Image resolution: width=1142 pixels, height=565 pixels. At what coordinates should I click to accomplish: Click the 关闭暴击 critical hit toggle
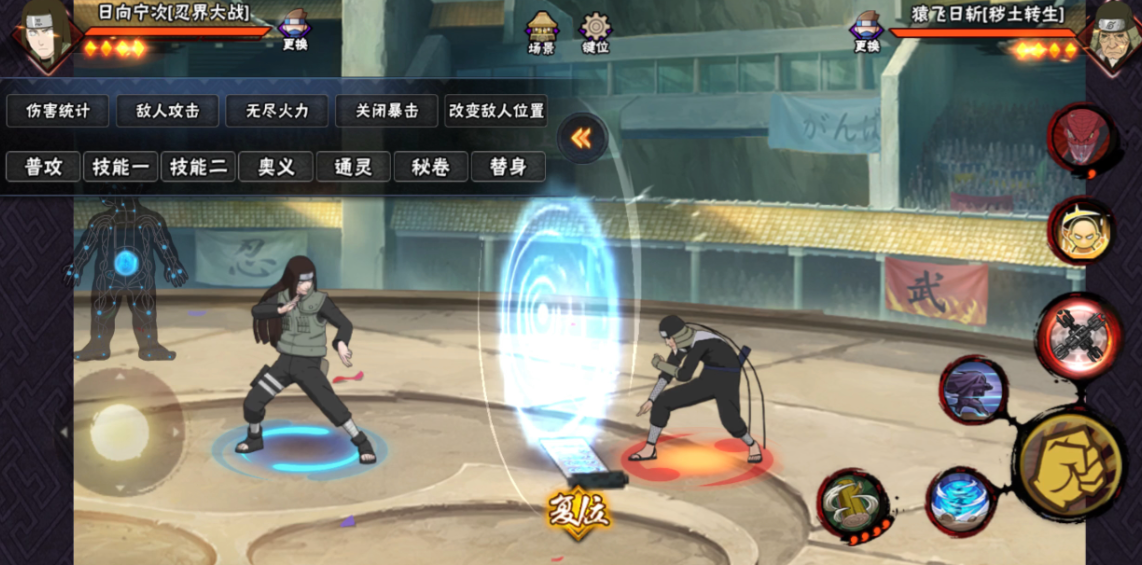click(386, 111)
